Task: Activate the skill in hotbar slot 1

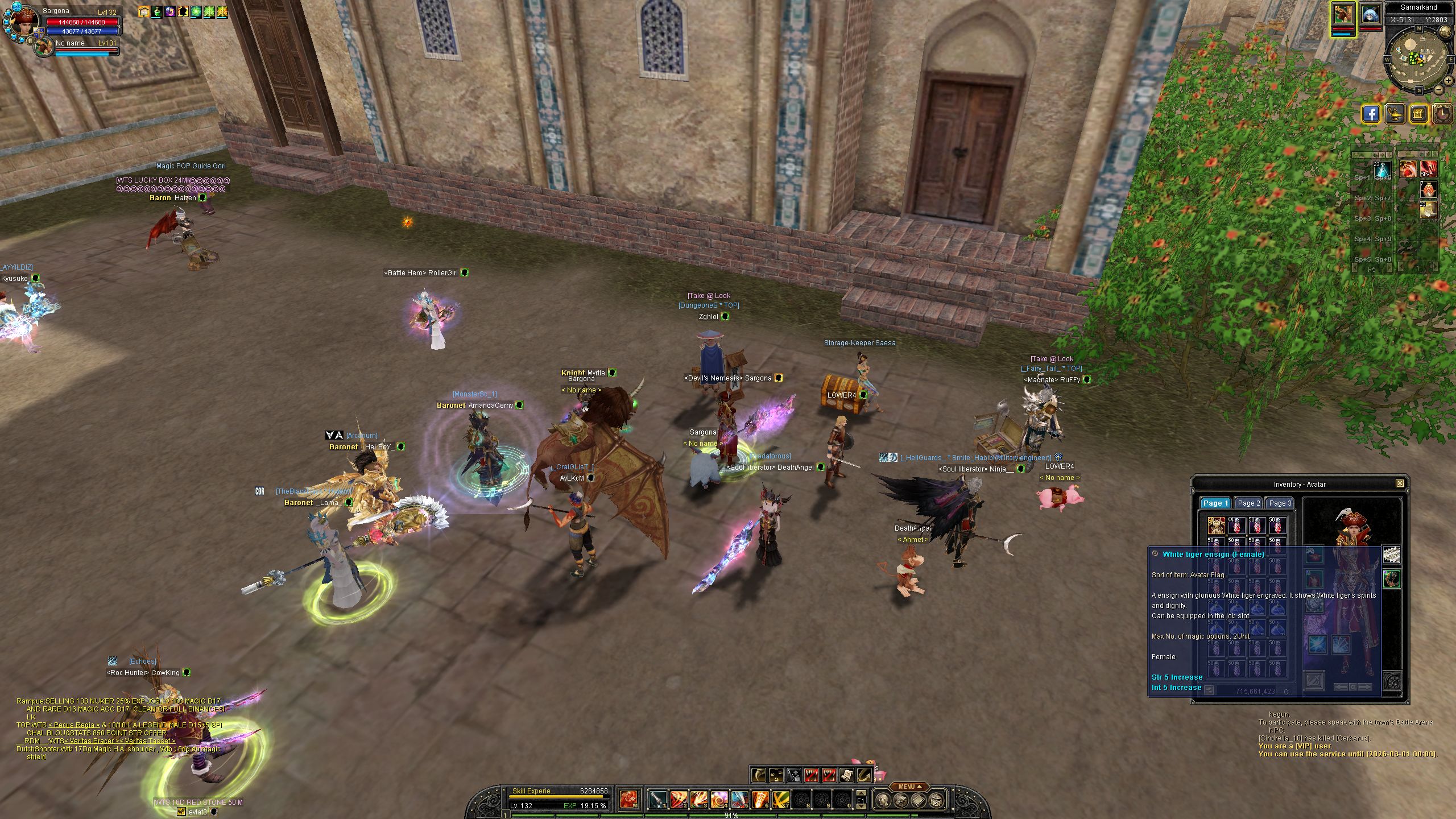Action: coord(657,800)
